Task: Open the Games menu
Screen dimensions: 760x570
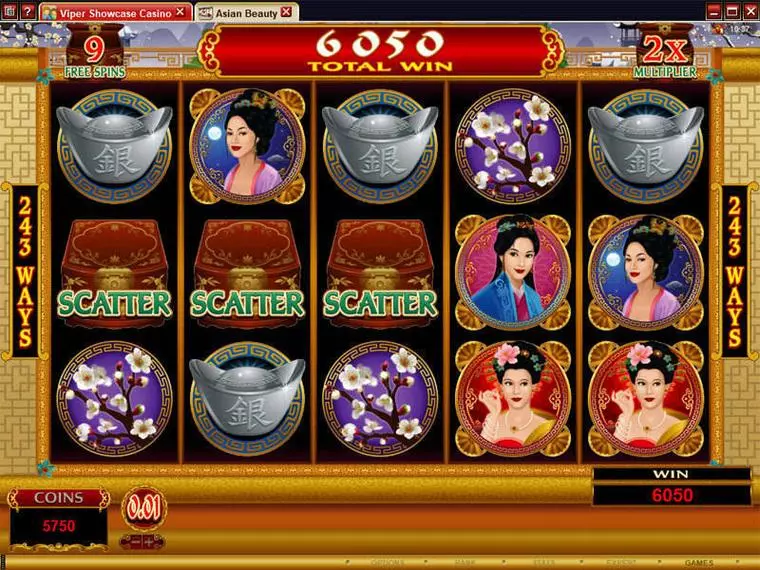Action: tap(699, 563)
